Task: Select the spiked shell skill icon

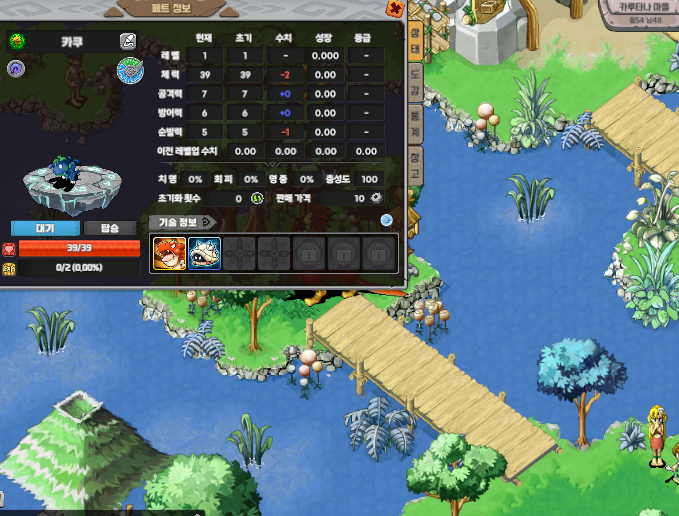Action: (203, 253)
